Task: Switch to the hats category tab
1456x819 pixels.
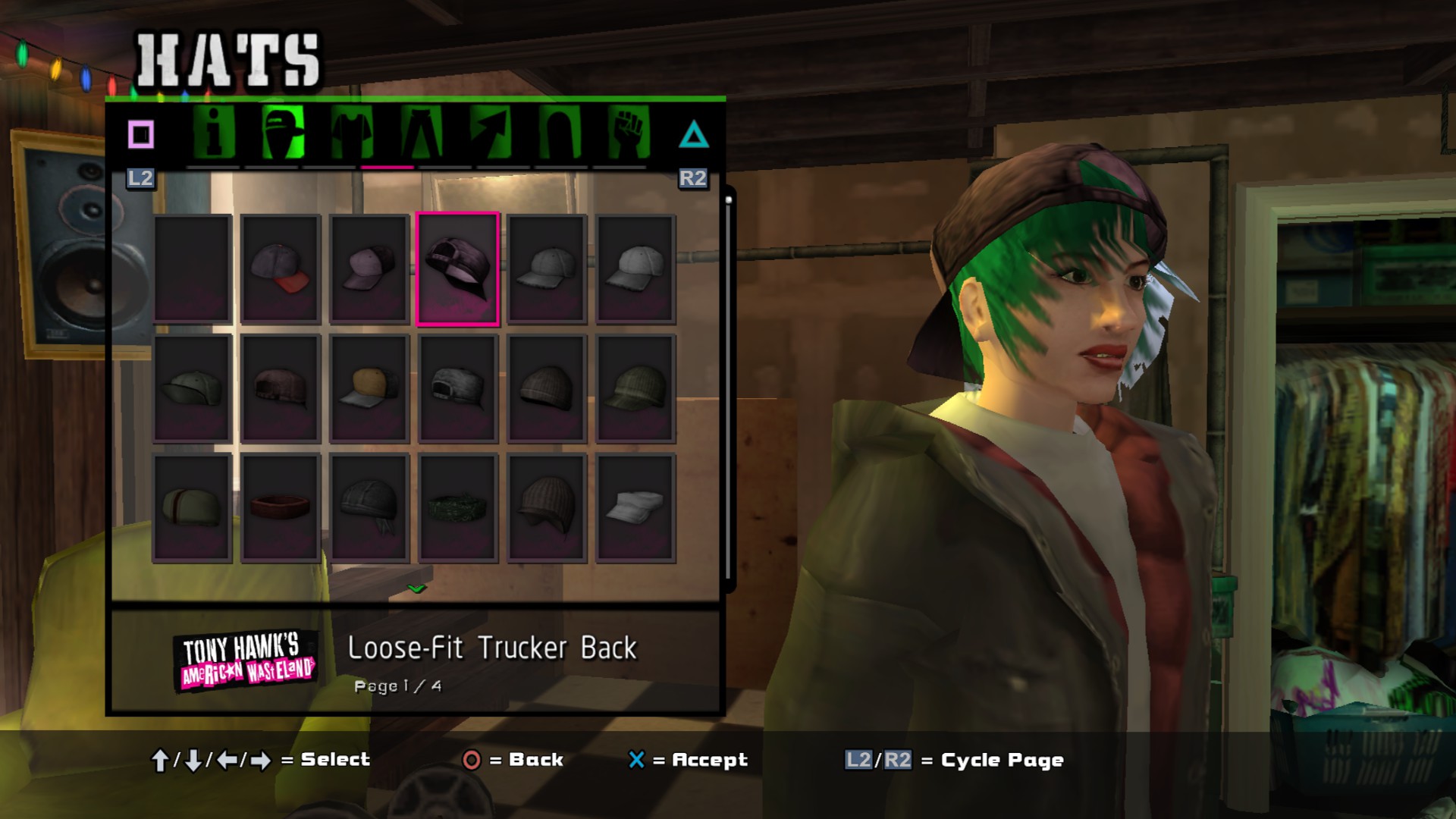Action: (x=282, y=134)
